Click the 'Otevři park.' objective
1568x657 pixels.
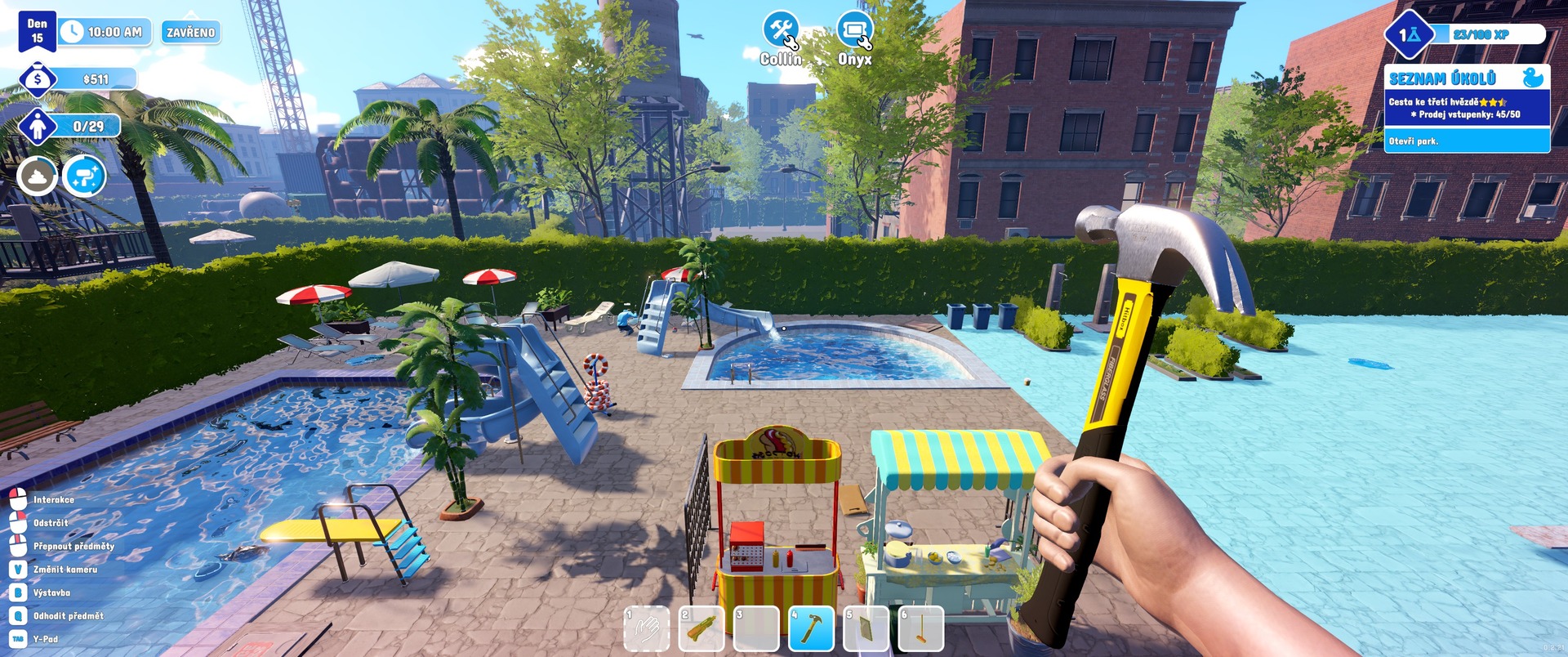[1414, 141]
